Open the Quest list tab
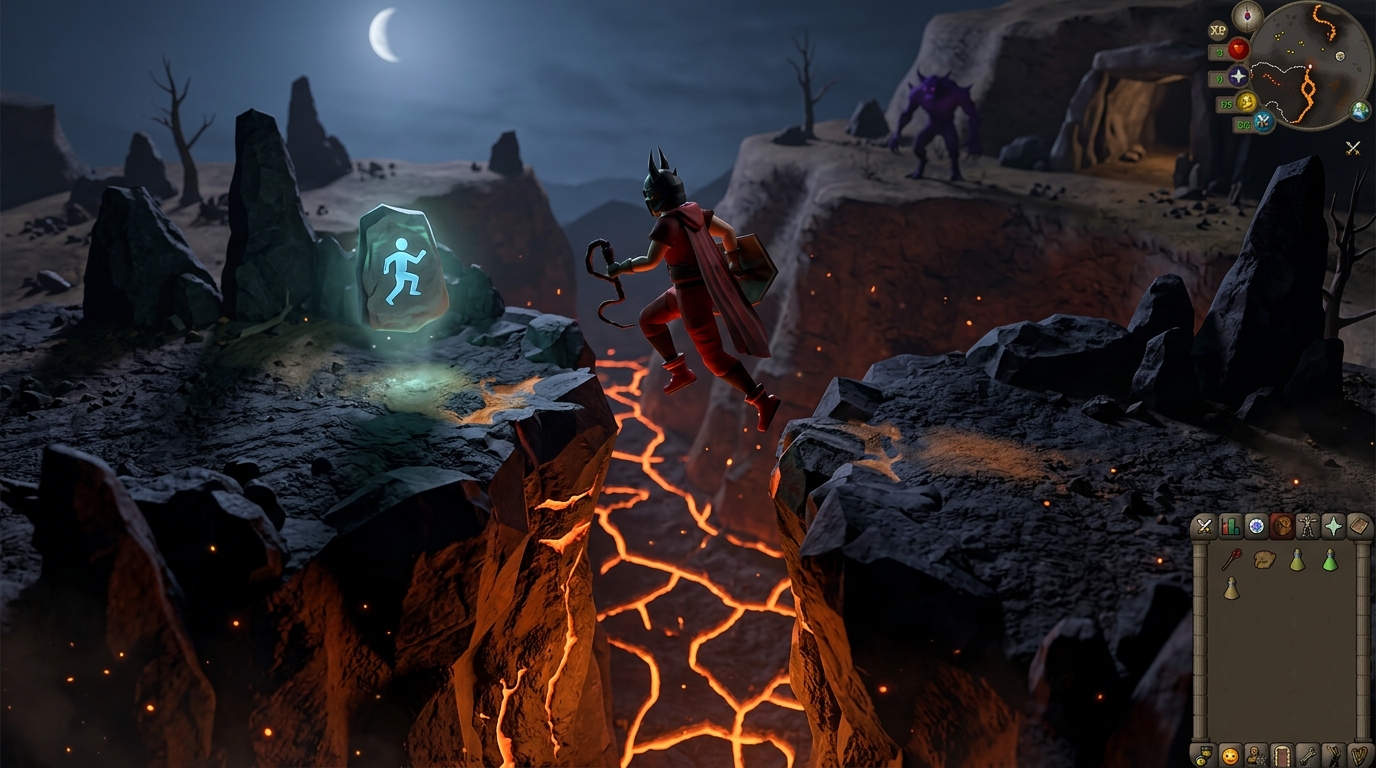The width and height of the screenshot is (1376, 768). click(x=1255, y=524)
